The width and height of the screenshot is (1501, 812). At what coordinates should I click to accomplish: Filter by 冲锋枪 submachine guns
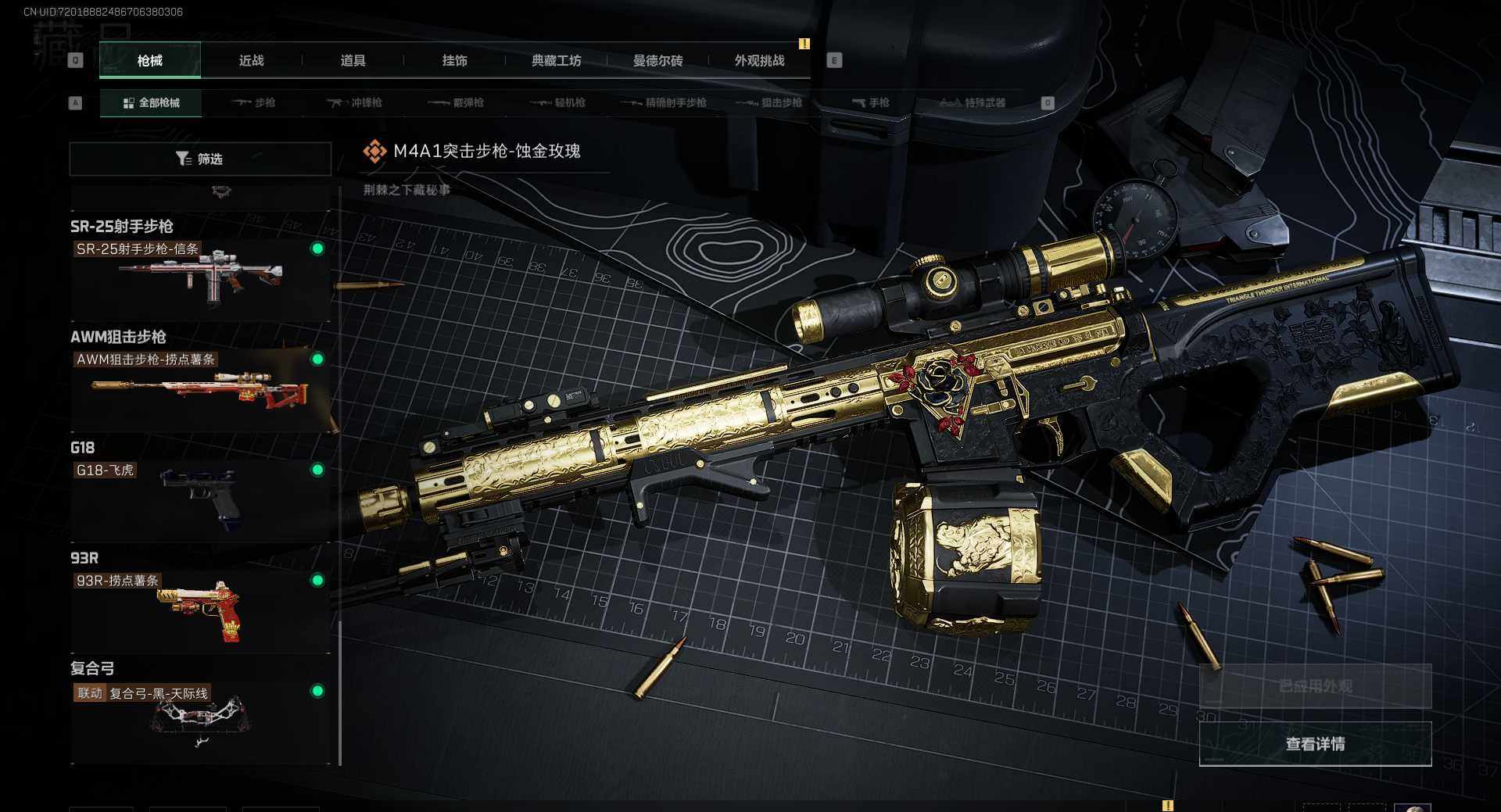point(355,103)
